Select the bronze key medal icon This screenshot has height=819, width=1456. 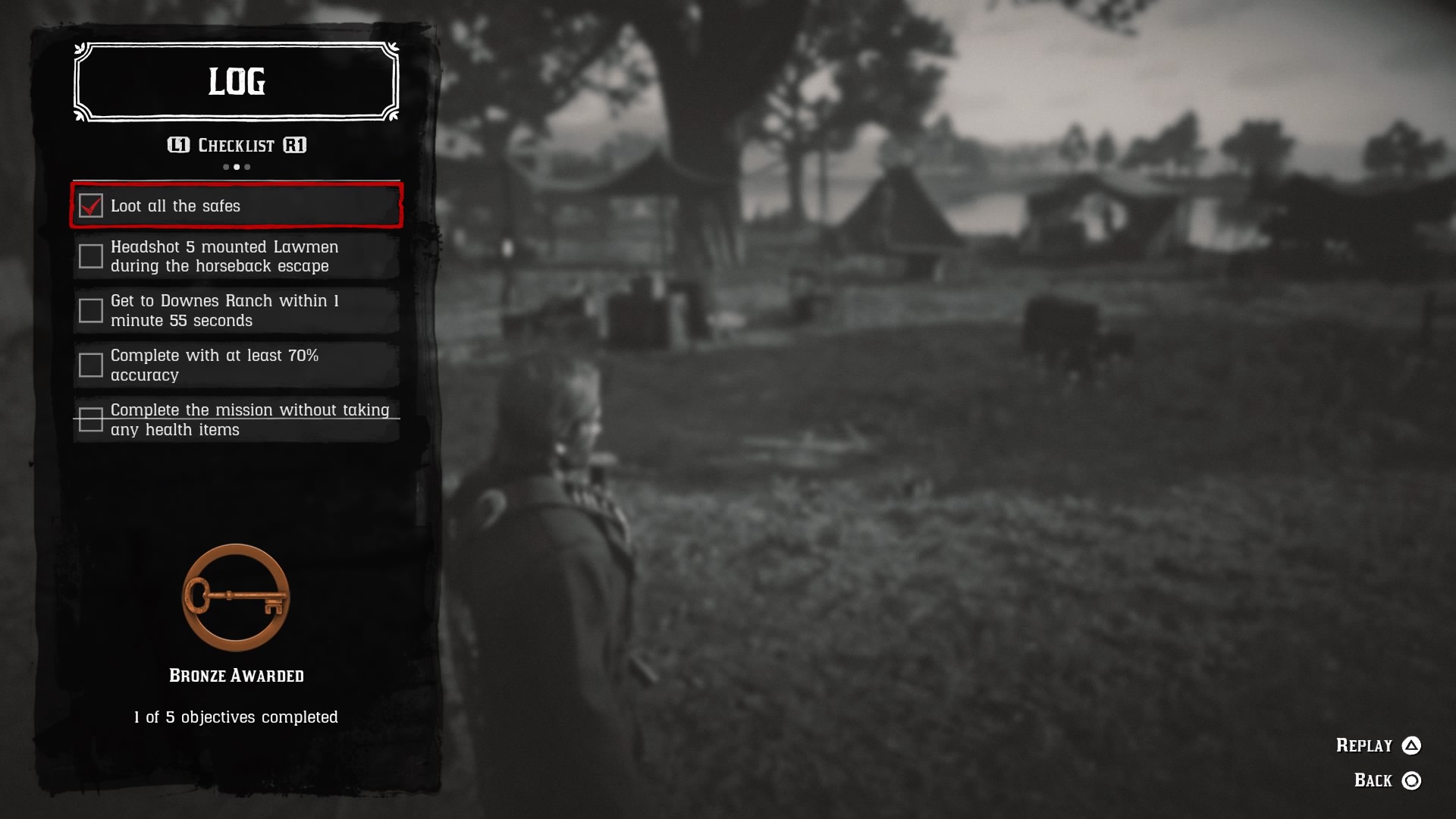click(x=235, y=597)
